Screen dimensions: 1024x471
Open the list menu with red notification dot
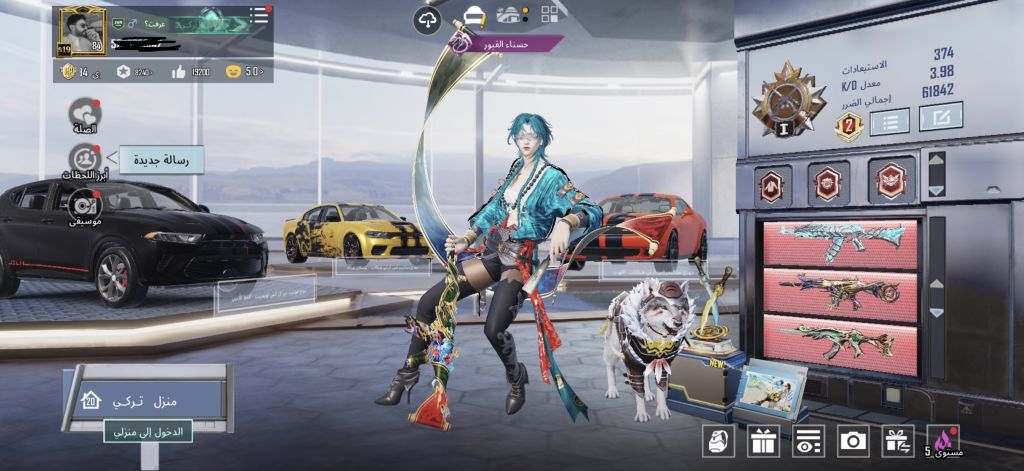pos(259,15)
